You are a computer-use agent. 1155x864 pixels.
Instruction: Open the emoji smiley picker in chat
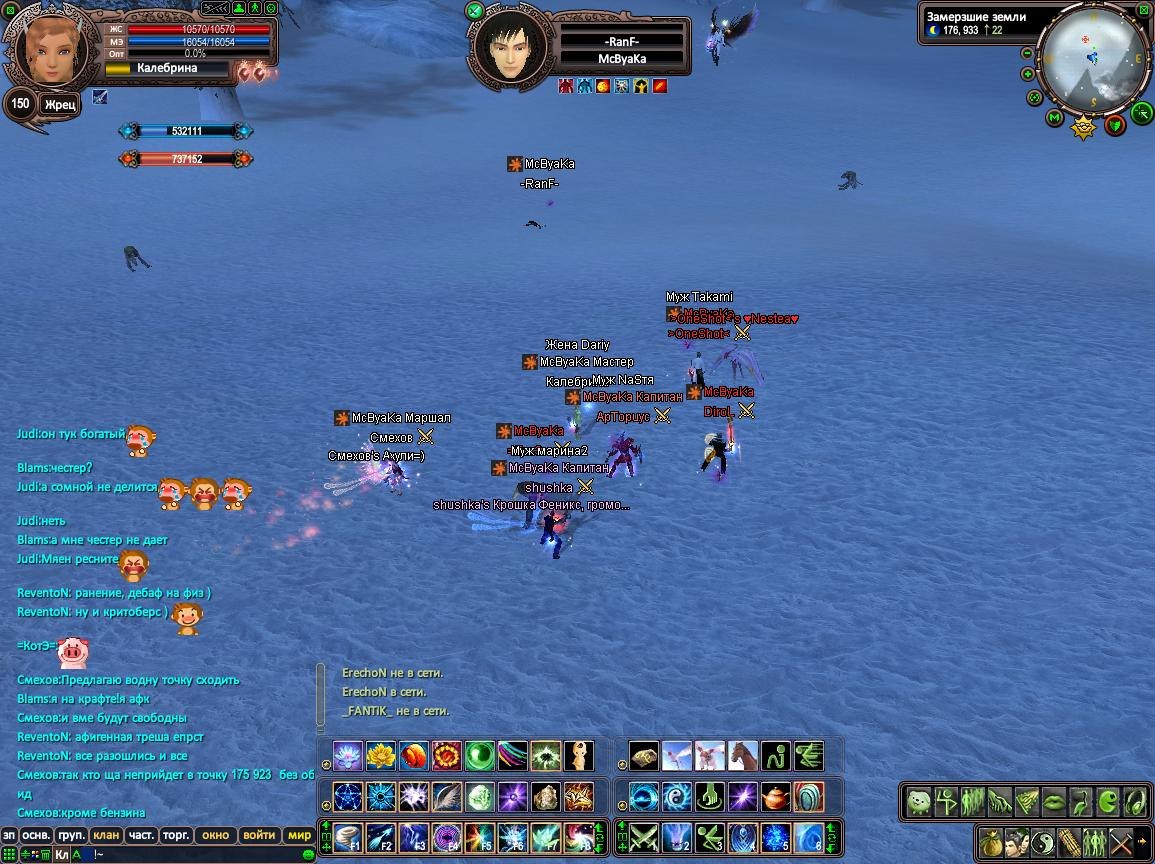(309, 854)
